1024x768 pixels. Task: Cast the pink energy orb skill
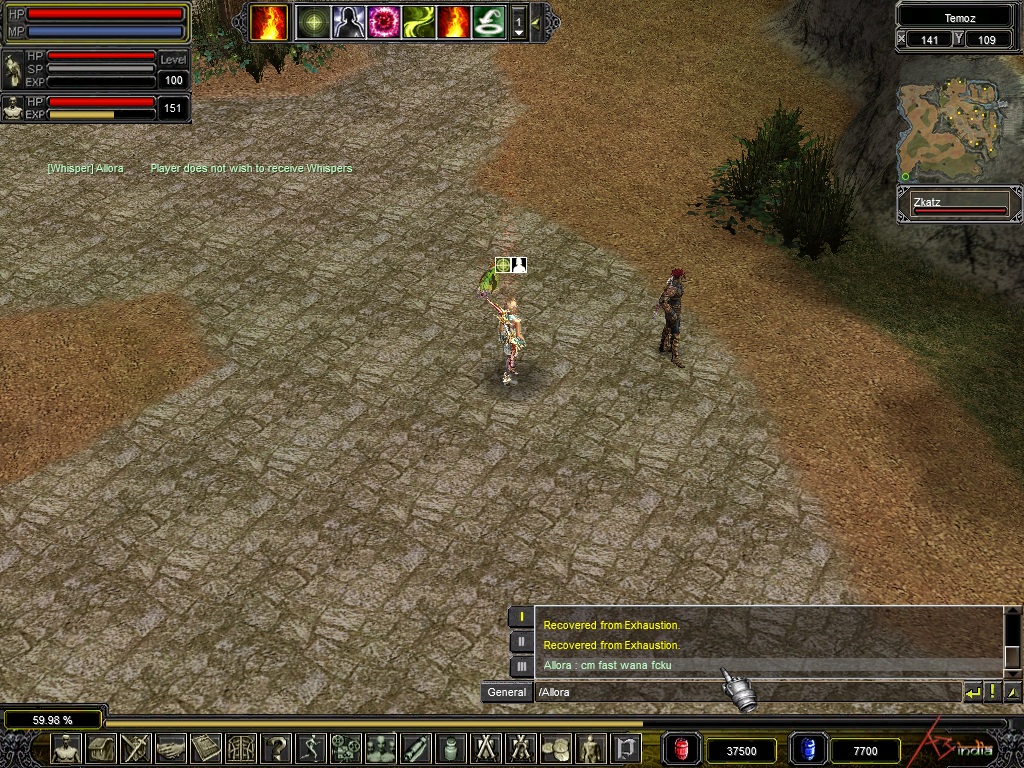(383, 22)
